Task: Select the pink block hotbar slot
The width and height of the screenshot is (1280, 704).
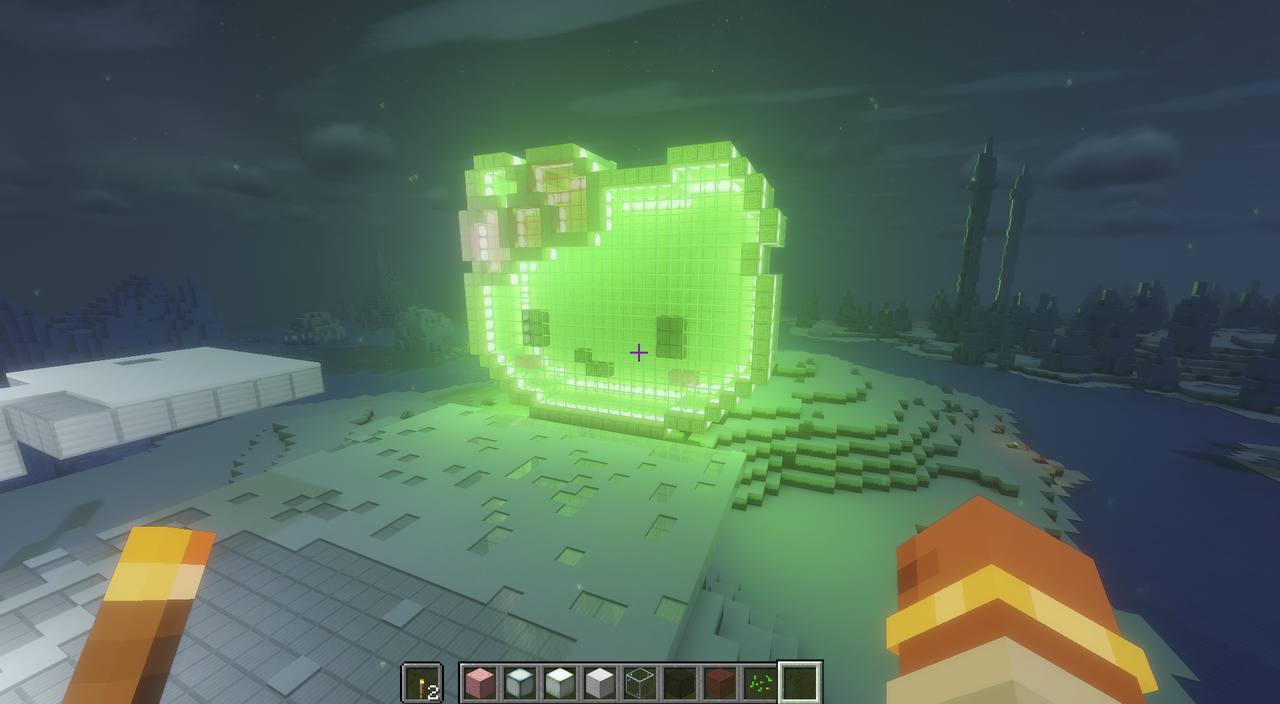Action: 480,683
